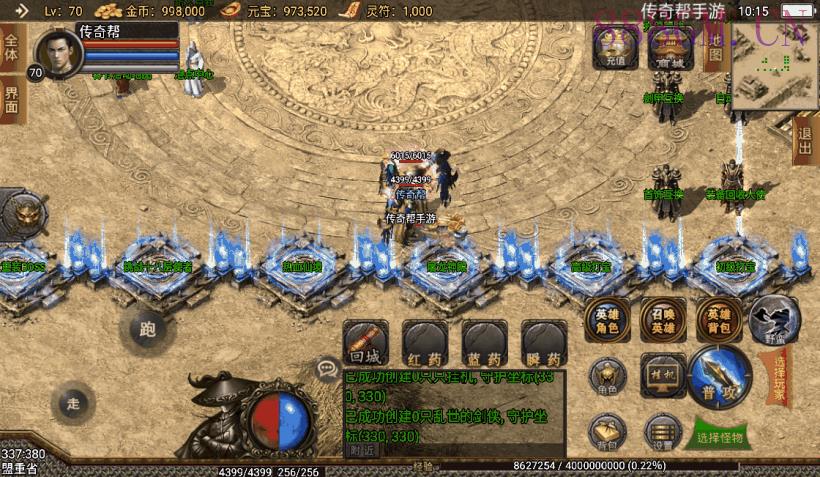Use the 回城 return scroll slot
The height and width of the screenshot is (477, 820).
point(365,343)
